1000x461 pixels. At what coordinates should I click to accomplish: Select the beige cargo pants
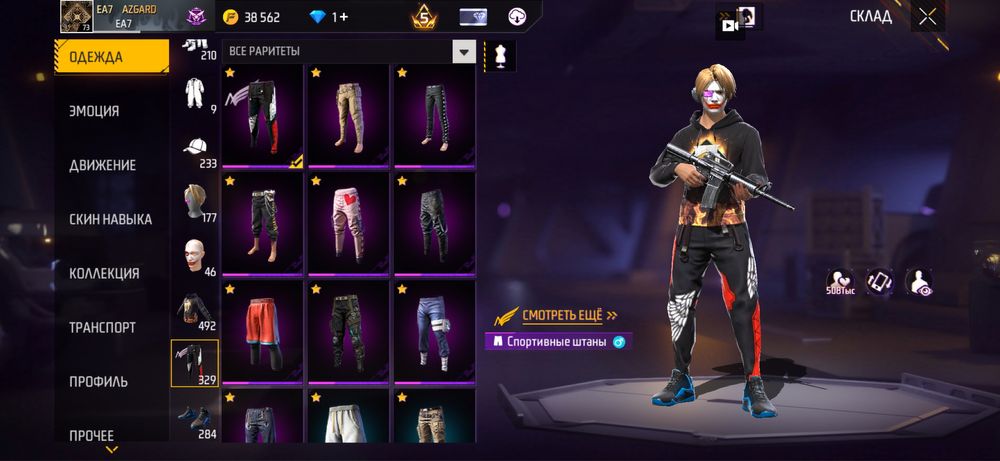(348, 117)
